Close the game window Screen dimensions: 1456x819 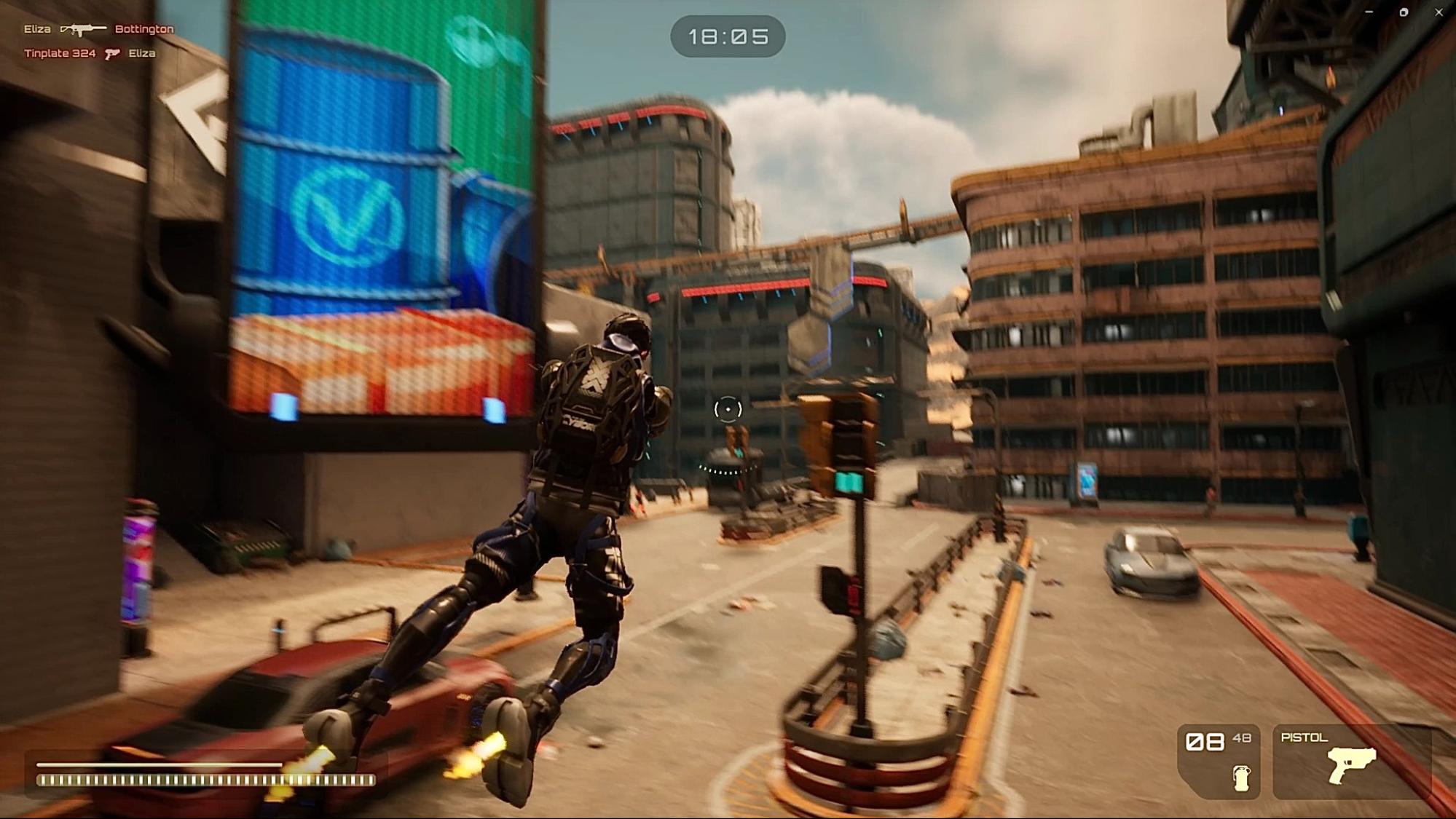click(1439, 12)
